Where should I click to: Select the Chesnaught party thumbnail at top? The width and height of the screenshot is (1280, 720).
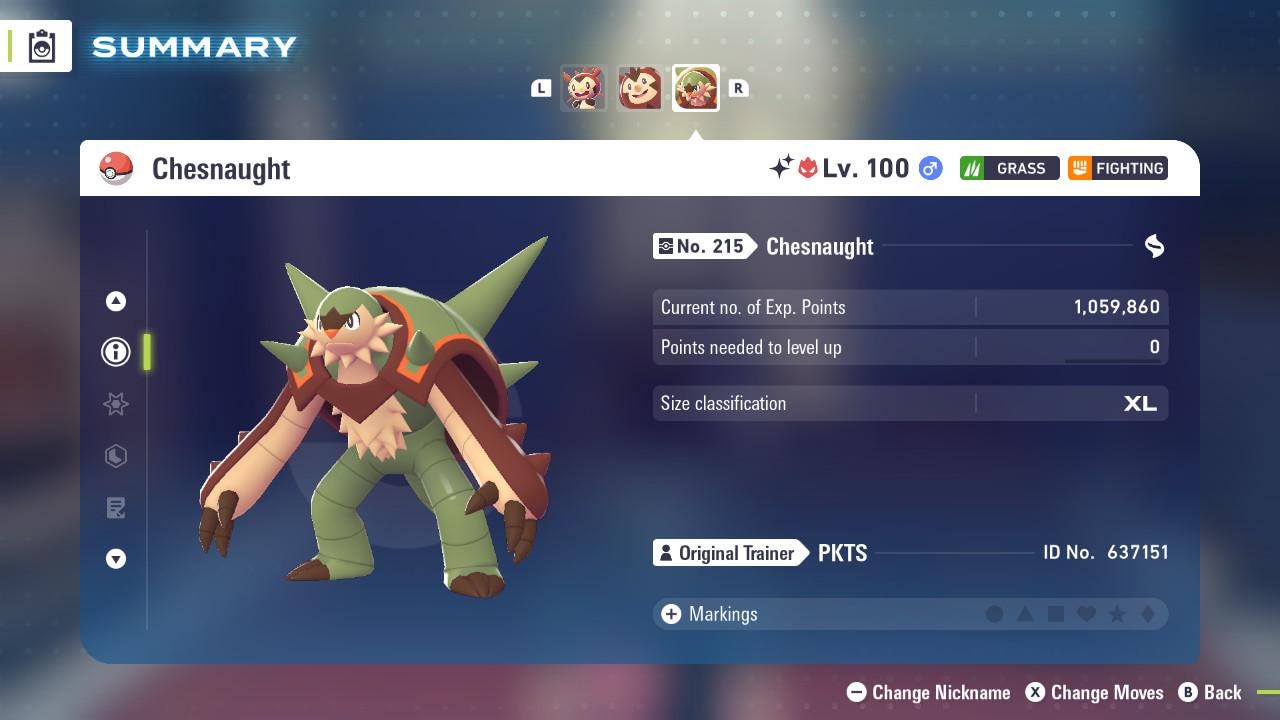(695, 88)
